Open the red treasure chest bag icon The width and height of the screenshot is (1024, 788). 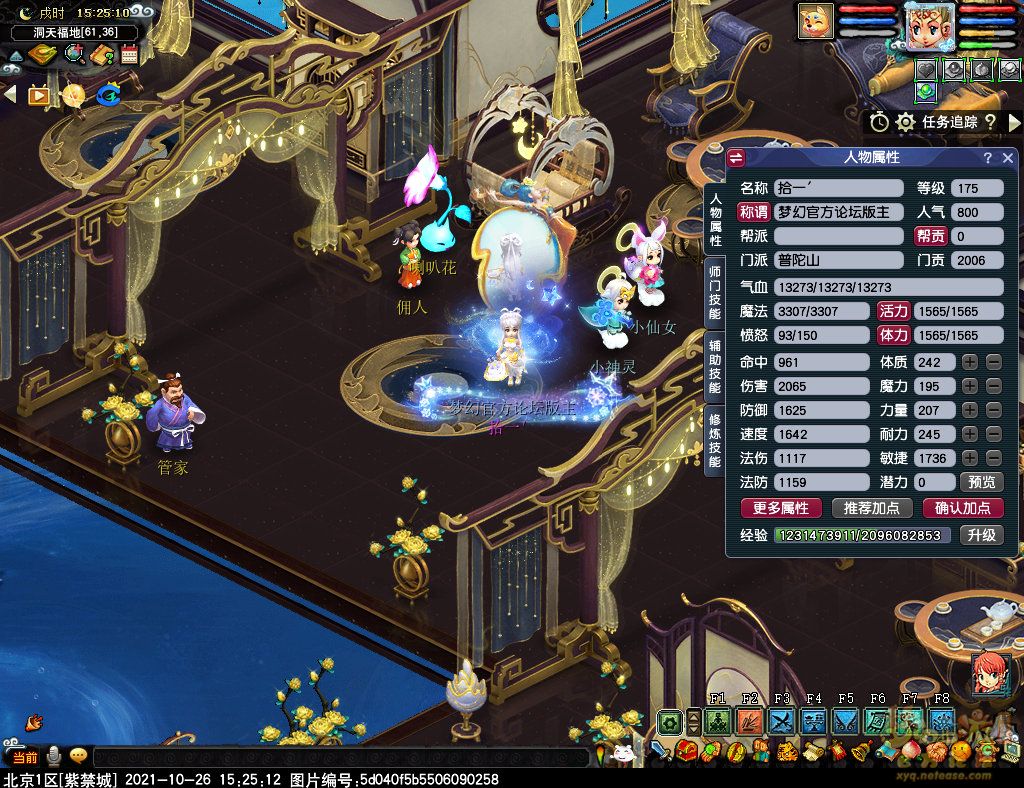point(686,751)
